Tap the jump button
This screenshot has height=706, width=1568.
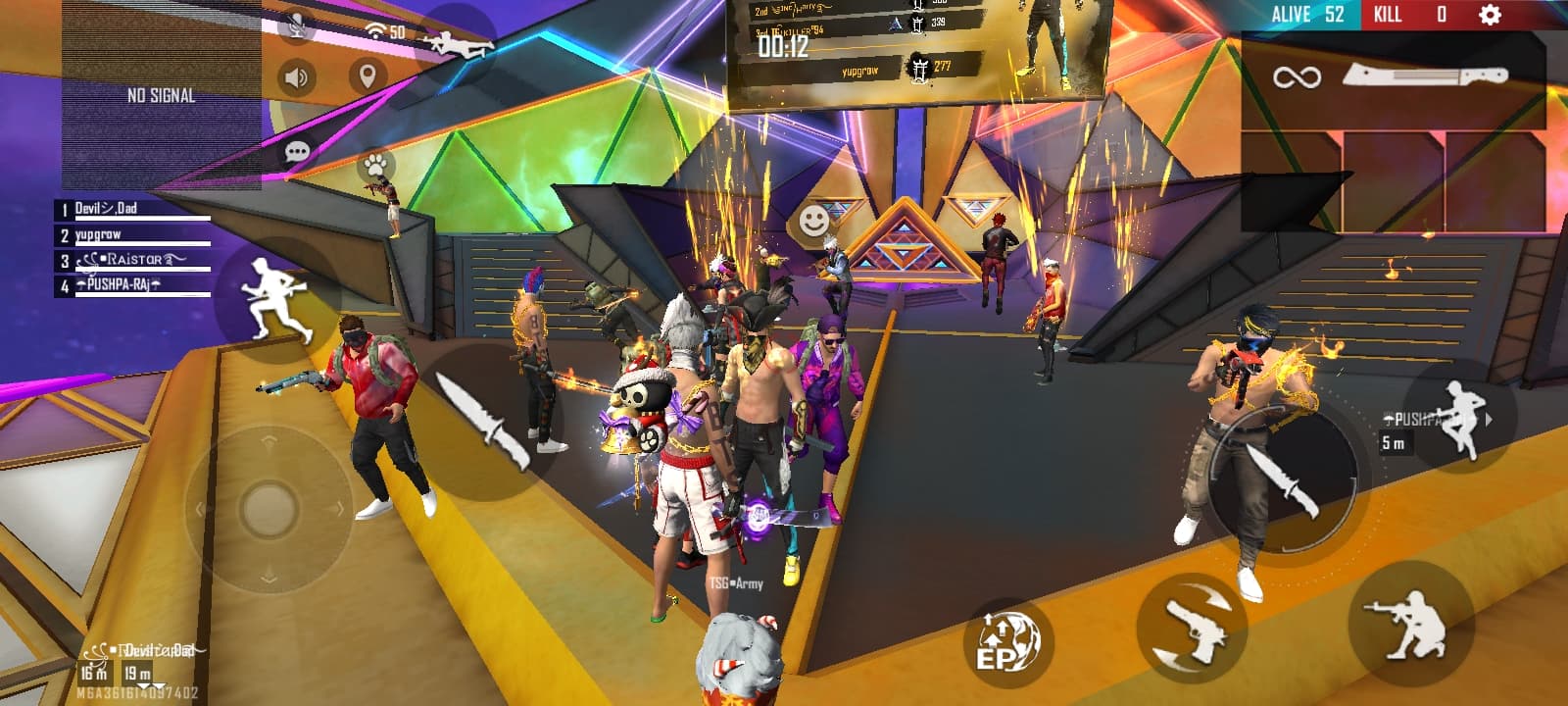pos(1460,419)
